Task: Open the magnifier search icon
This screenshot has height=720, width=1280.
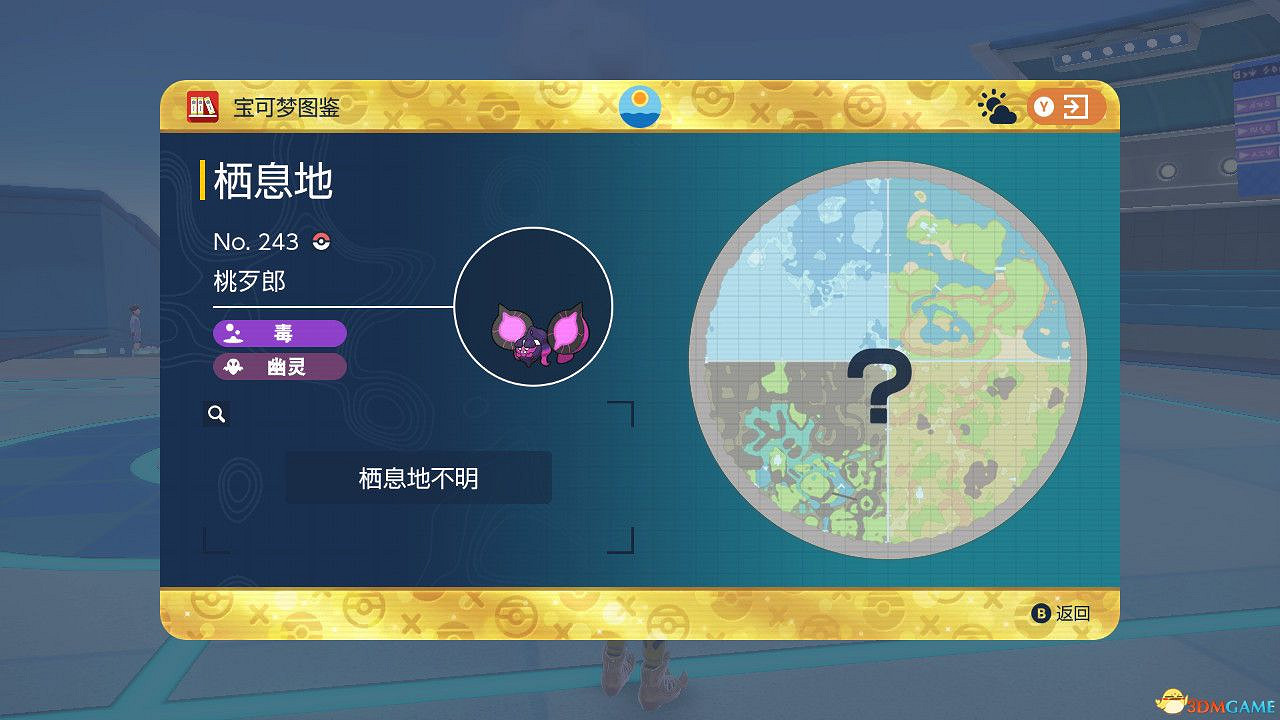Action: (217, 413)
